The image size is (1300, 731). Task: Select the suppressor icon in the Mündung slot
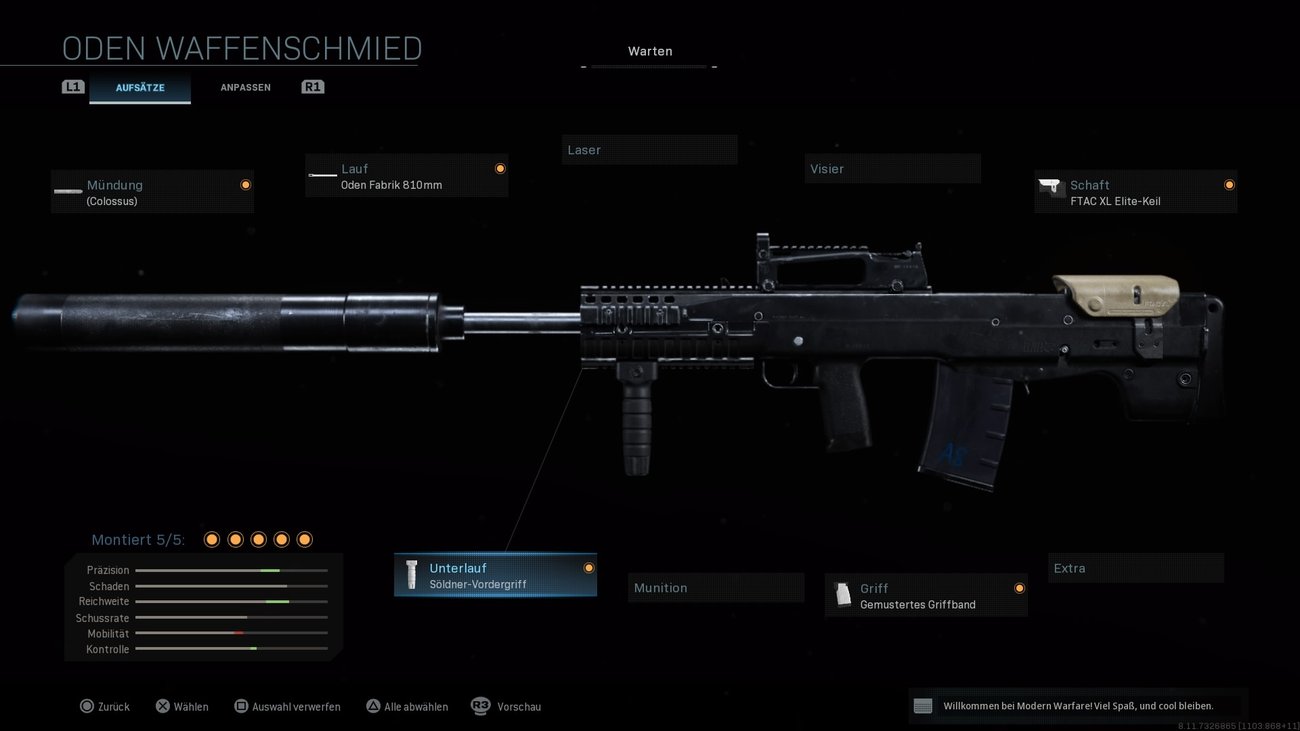(x=67, y=191)
